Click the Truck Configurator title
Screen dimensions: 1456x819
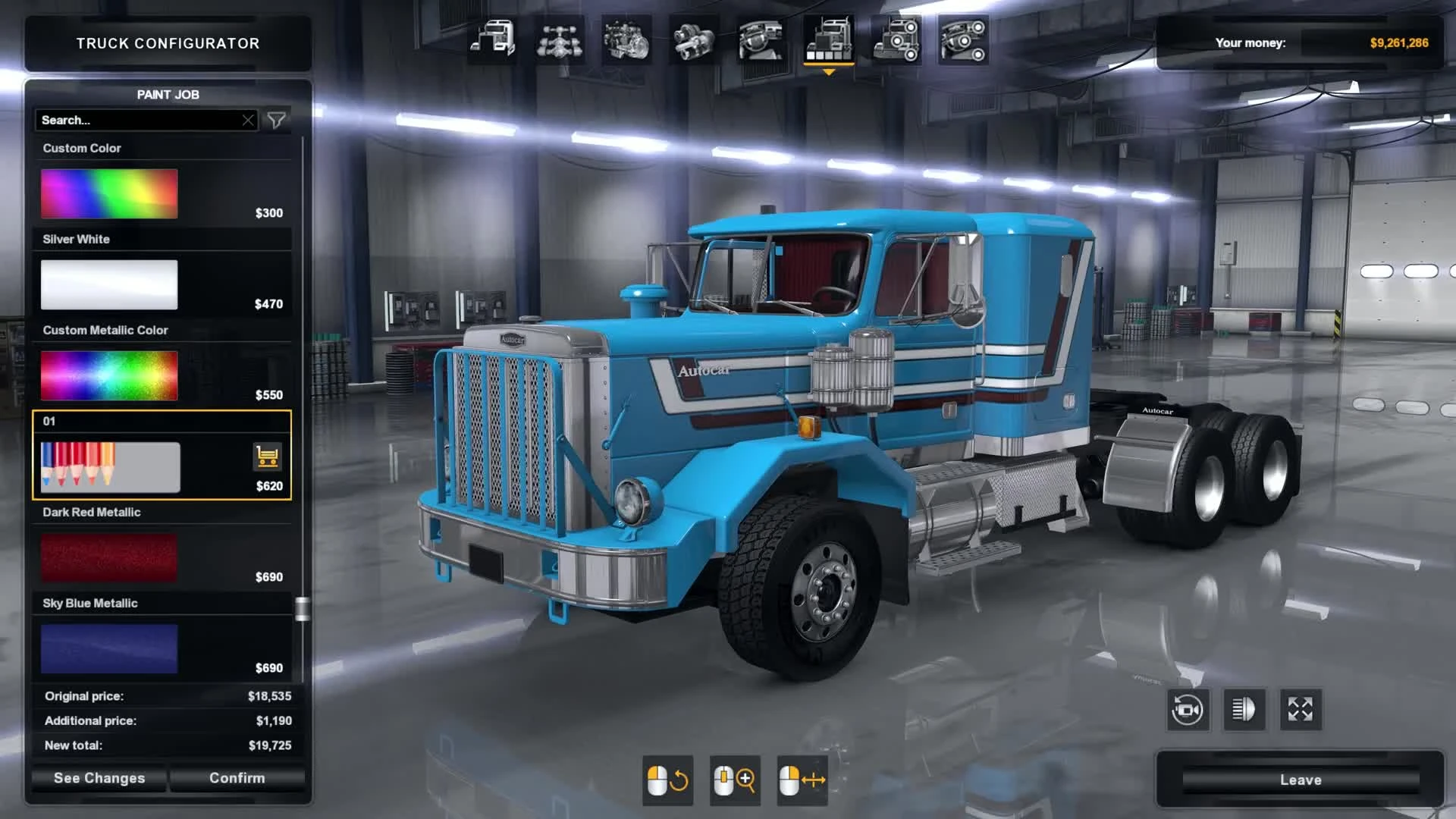[167, 42]
